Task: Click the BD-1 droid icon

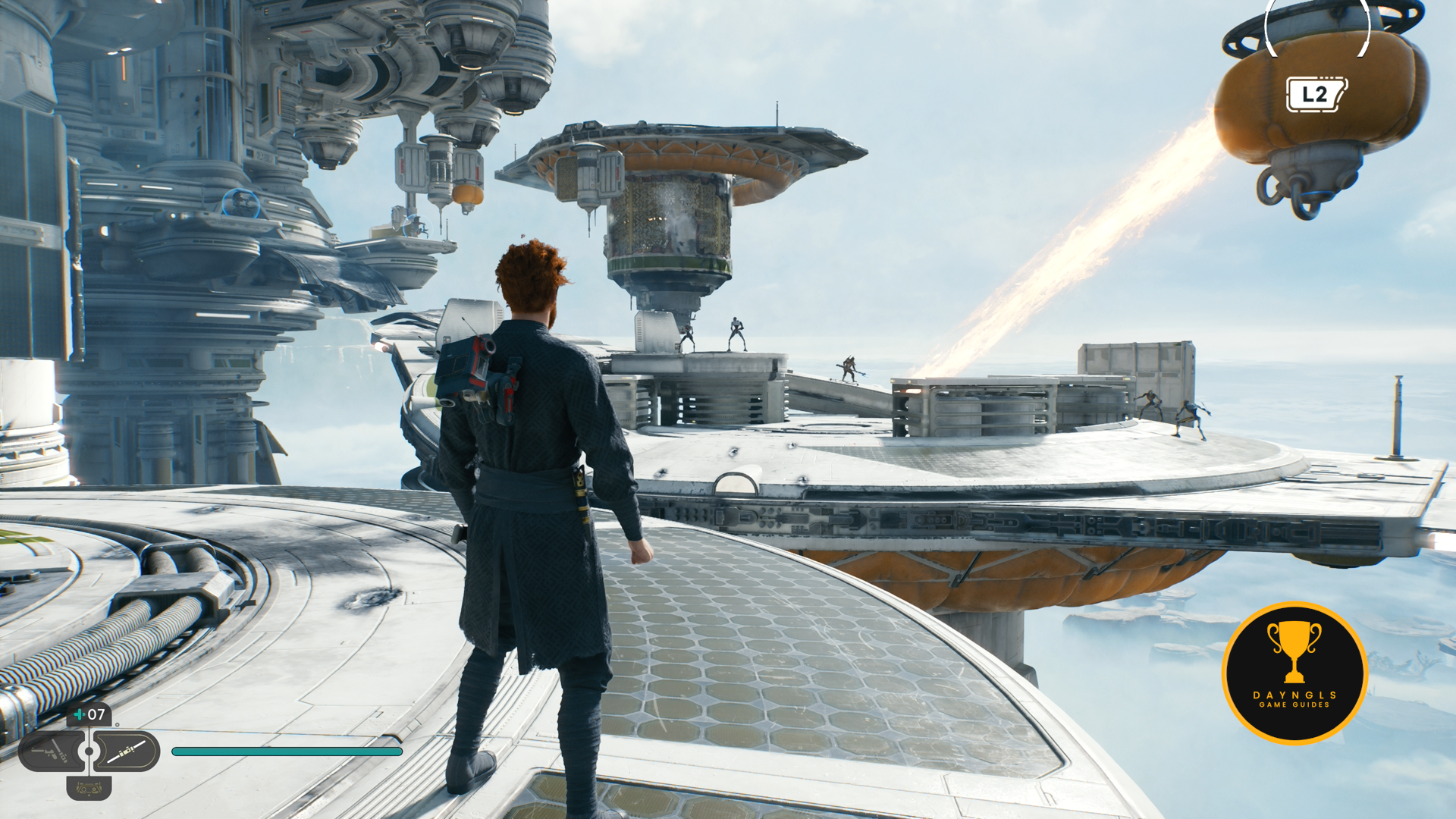Action: tap(89, 789)
